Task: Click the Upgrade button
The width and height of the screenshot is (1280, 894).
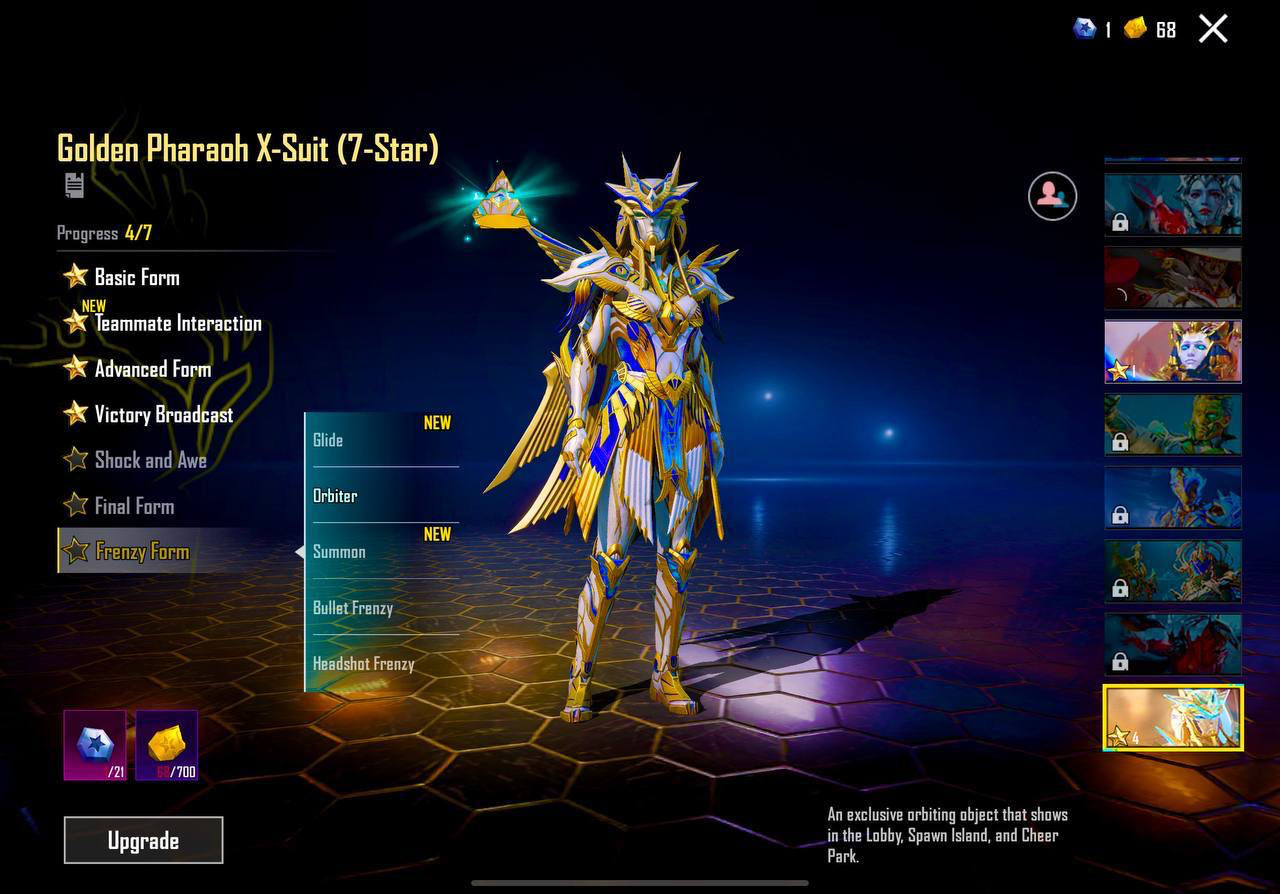Action: point(143,840)
